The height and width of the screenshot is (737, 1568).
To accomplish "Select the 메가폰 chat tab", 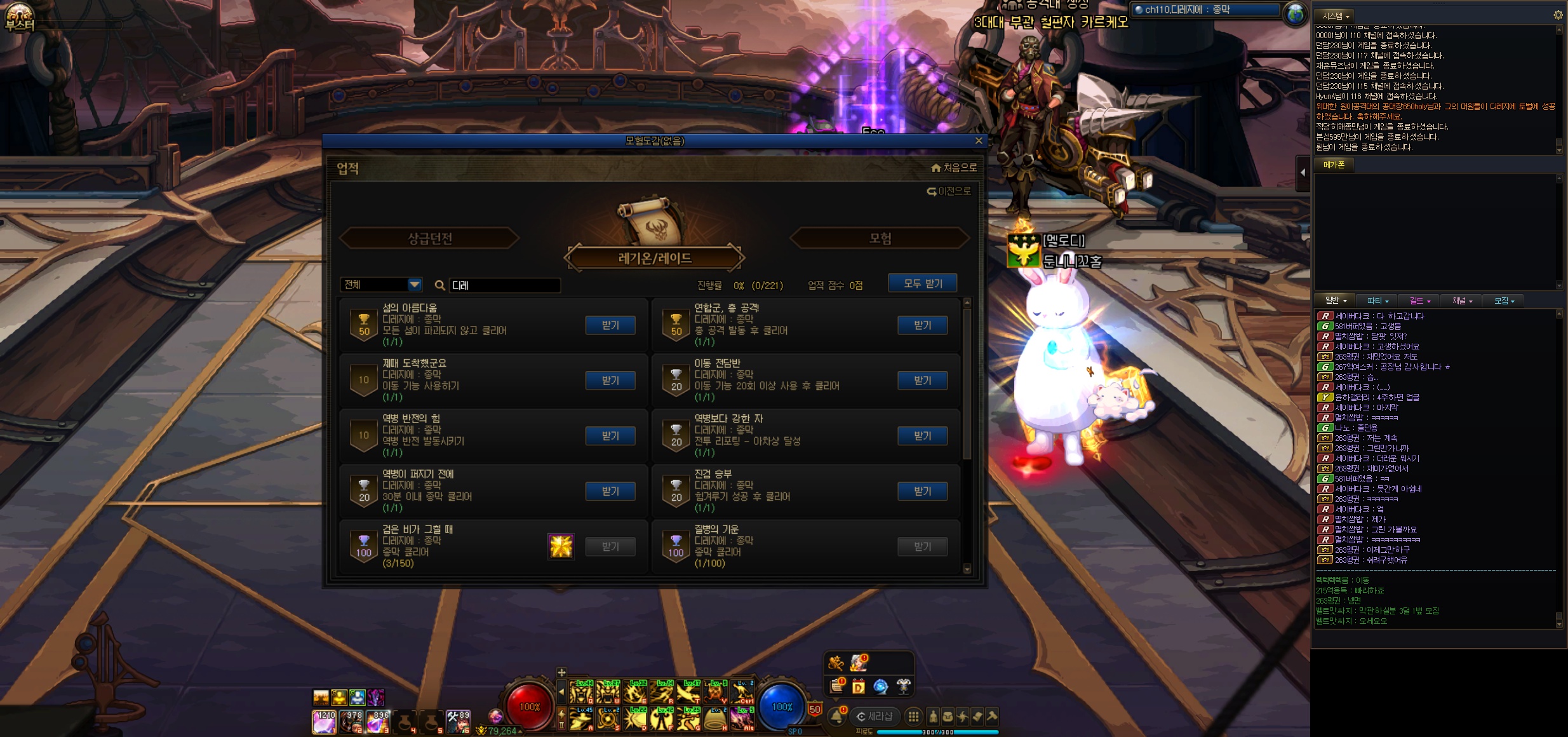I will 1334,165.
